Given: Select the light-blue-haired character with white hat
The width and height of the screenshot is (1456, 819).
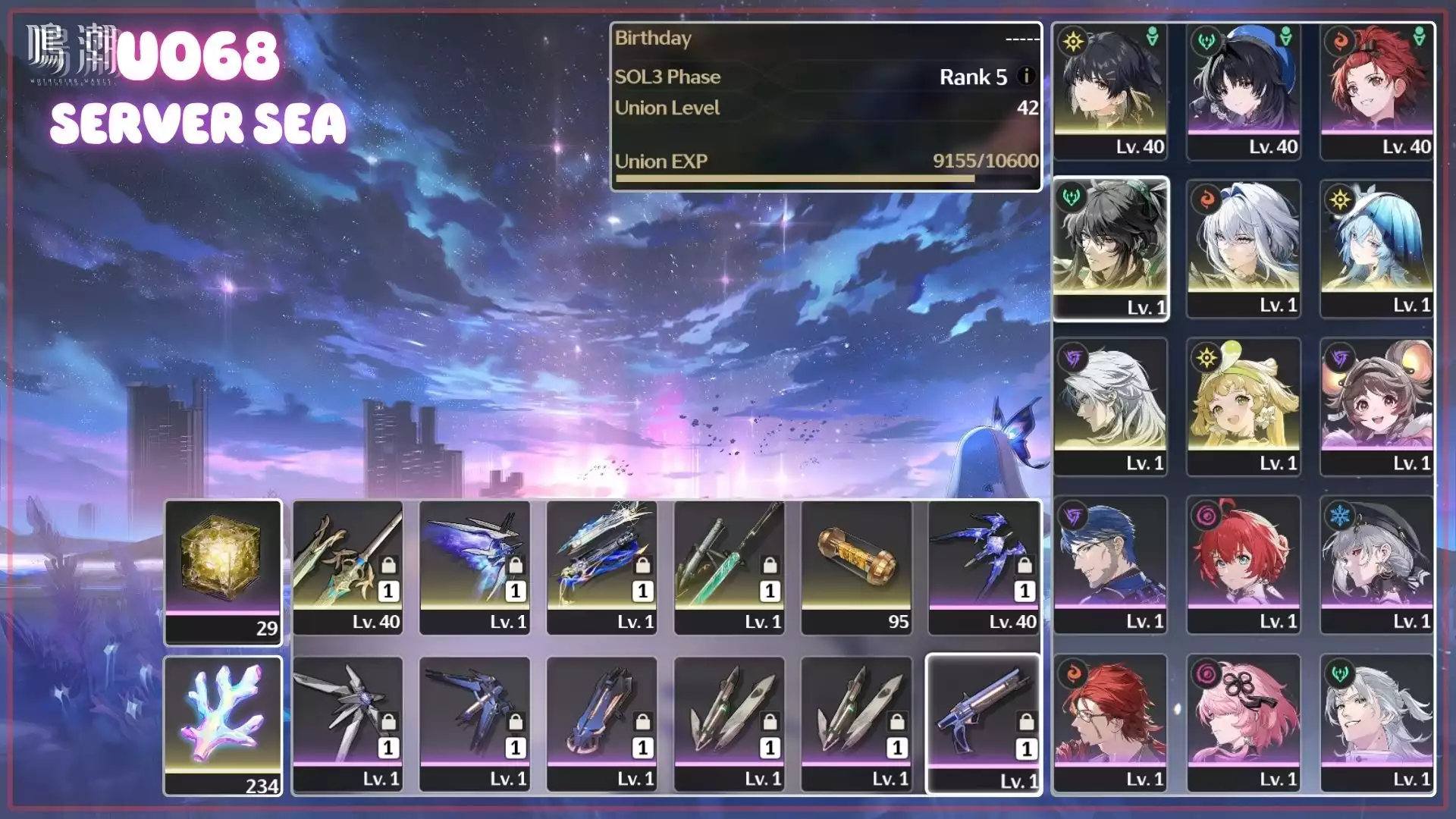Looking at the screenshot, I should click(1377, 249).
